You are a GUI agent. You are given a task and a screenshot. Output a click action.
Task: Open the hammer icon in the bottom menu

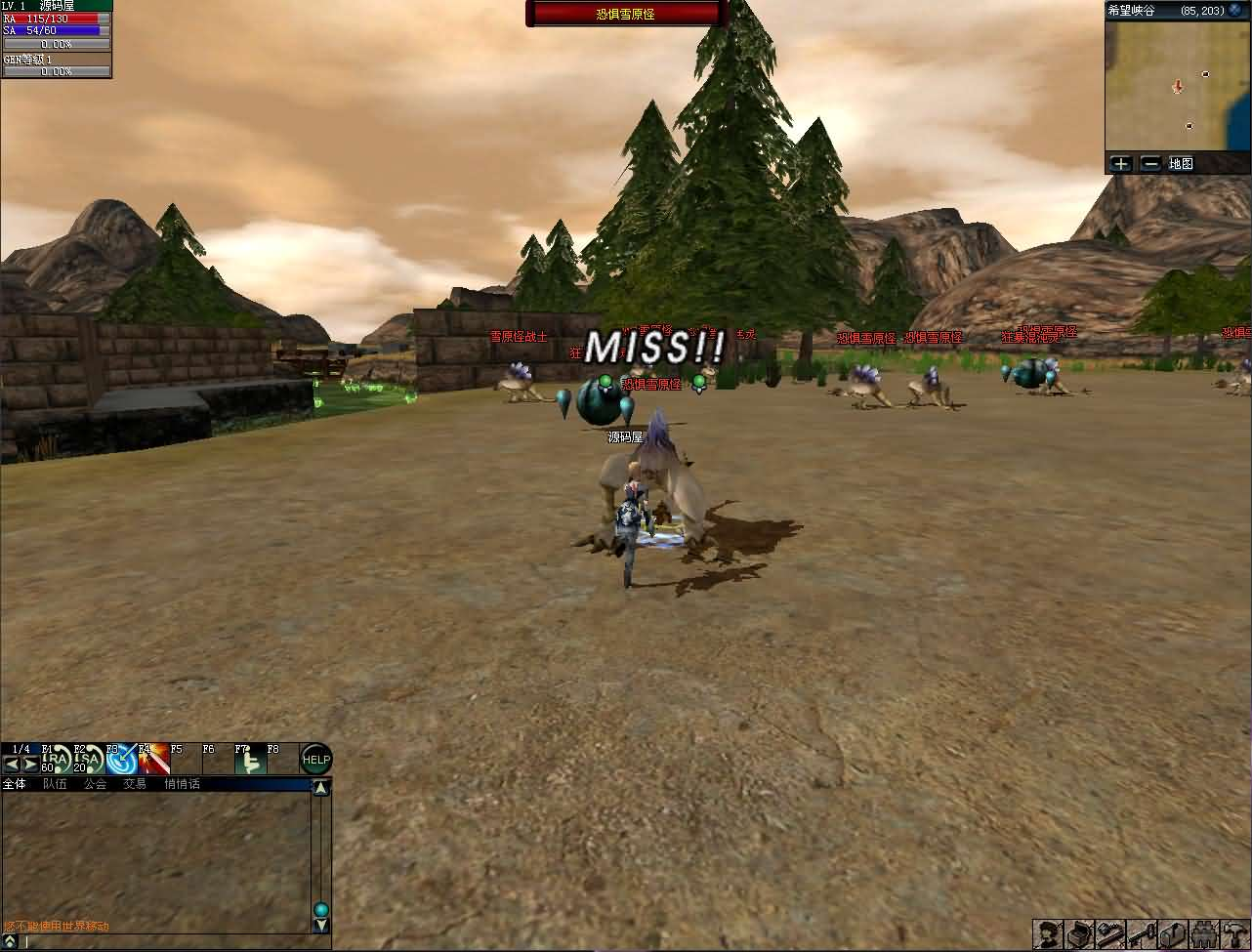pos(1234,934)
